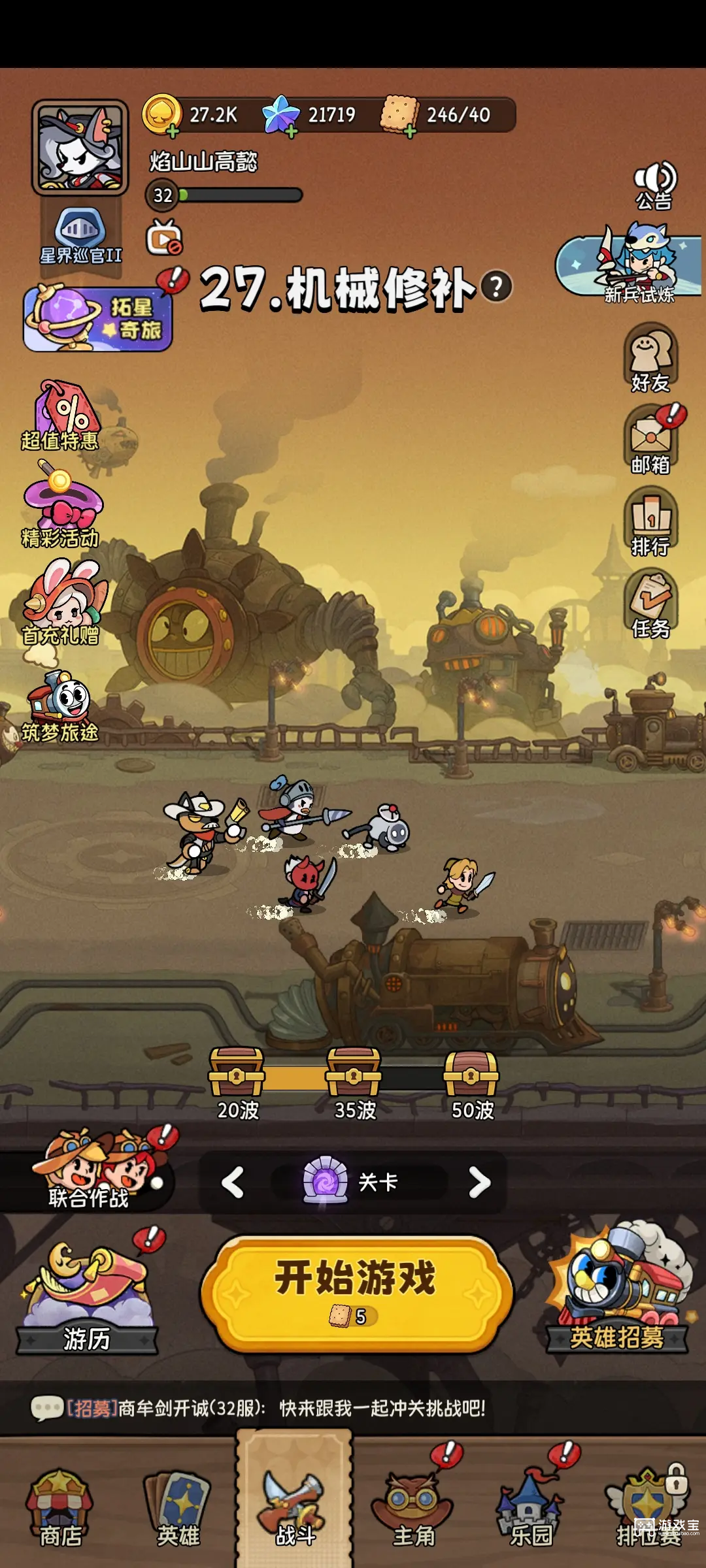Switch to the 英雄 heroes tab
Image resolution: width=706 pixels, height=1568 pixels.
178,1509
